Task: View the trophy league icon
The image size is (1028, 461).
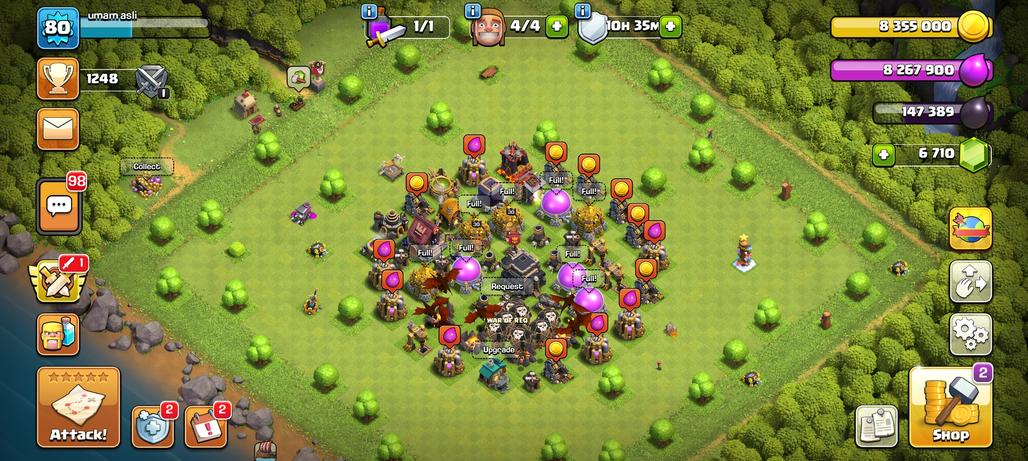Action: [58, 78]
